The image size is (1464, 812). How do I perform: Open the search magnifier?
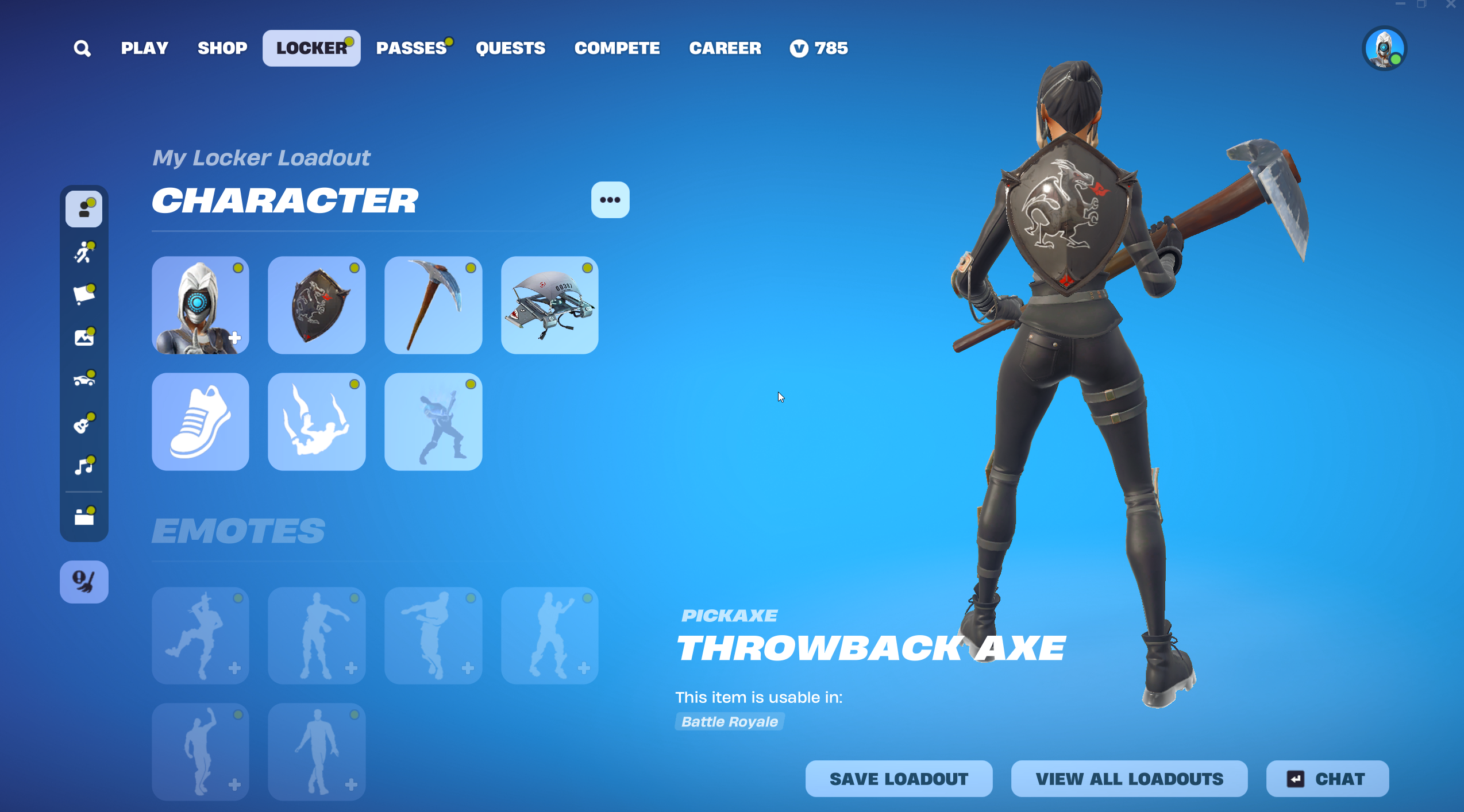[x=82, y=48]
